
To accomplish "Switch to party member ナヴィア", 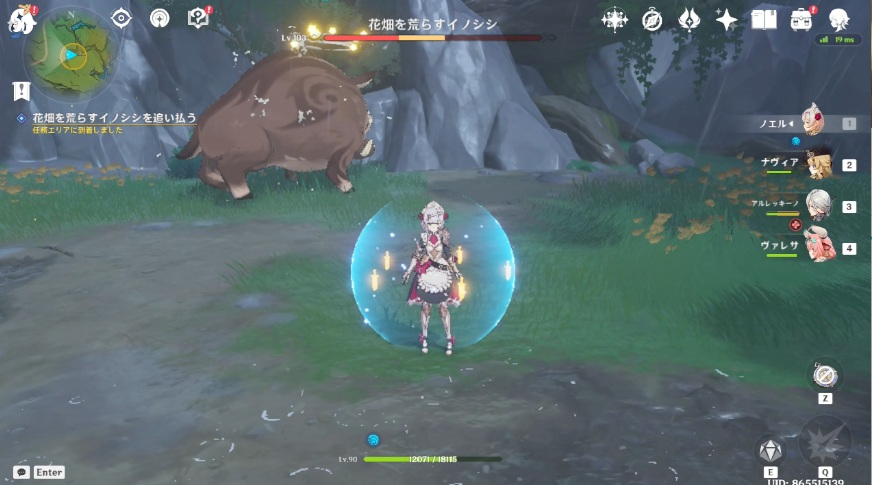I will (818, 165).
